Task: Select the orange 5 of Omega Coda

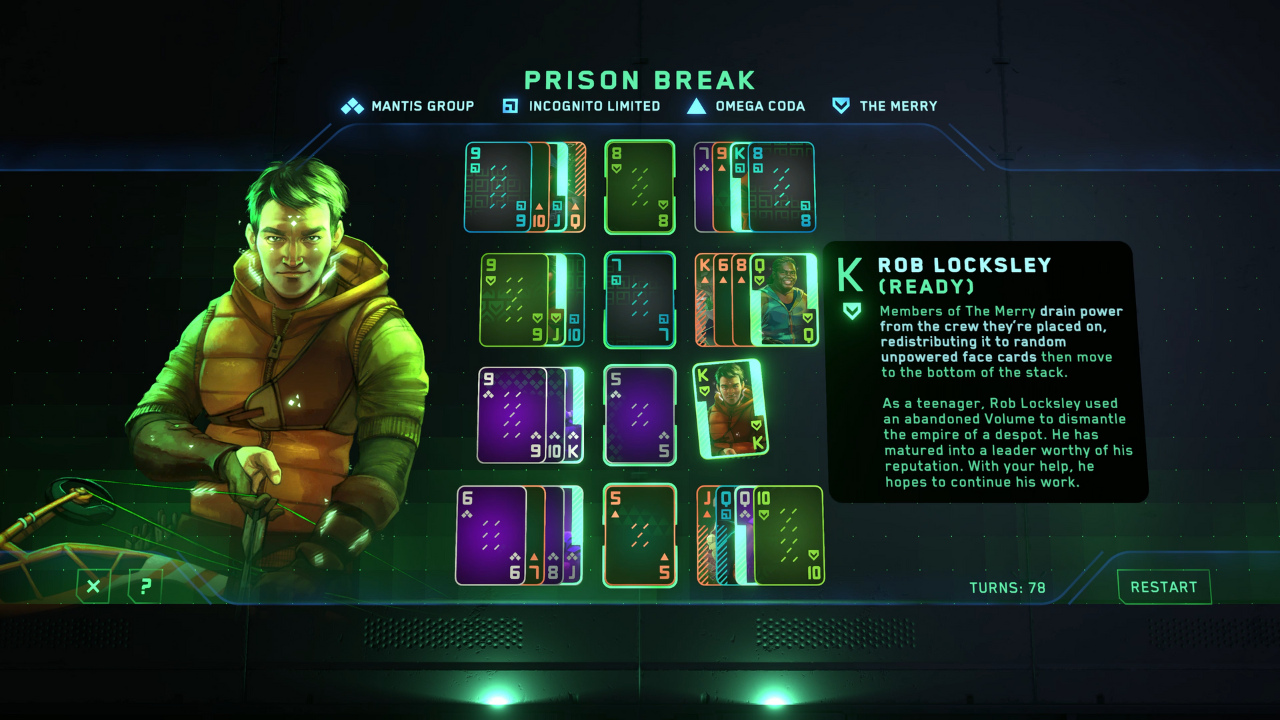Action: (640, 534)
